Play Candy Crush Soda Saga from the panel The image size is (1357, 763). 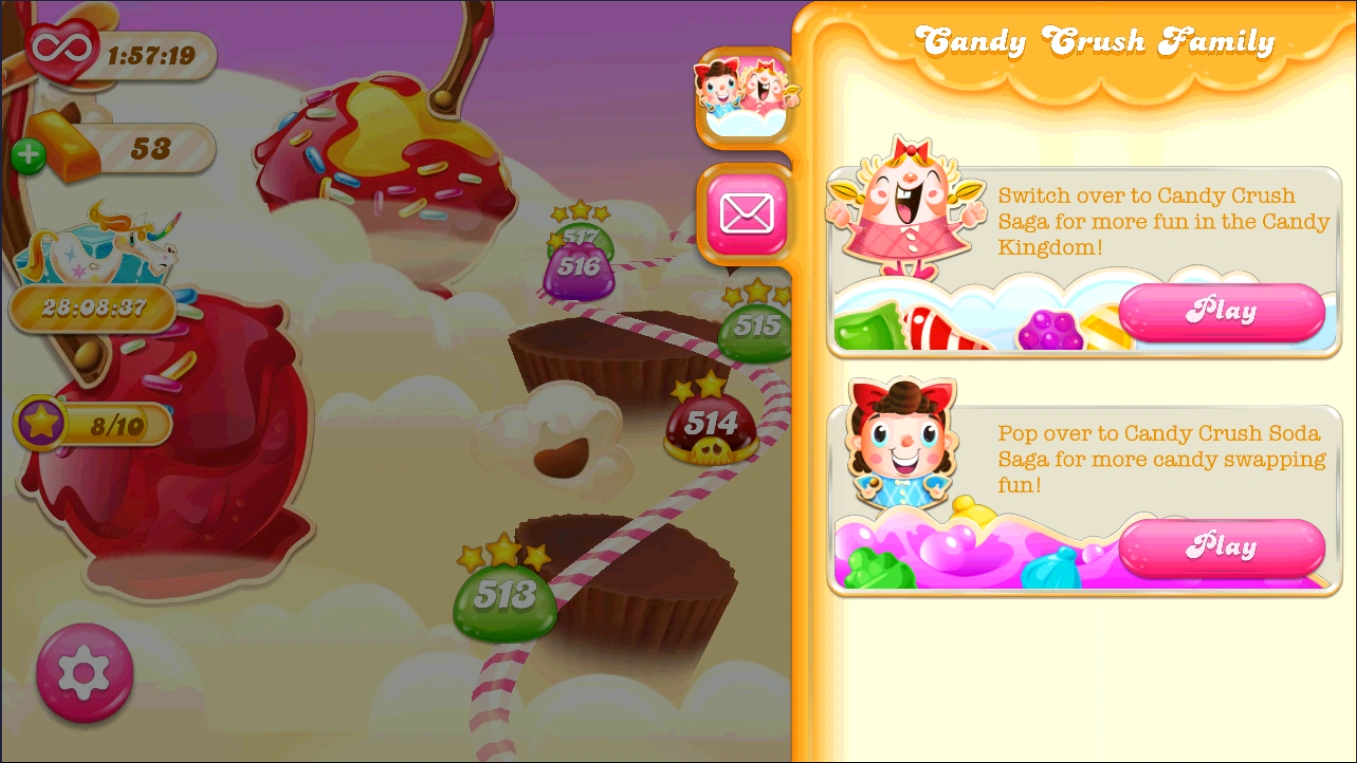pos(1222,546)
